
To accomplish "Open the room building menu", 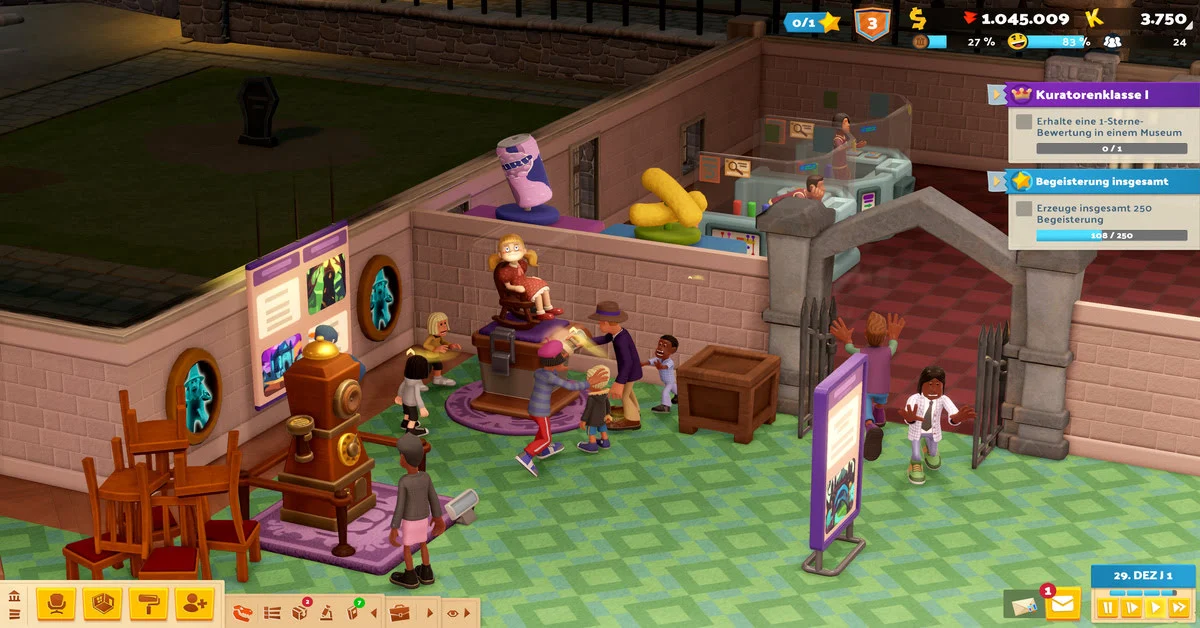I will coord(102,603).
